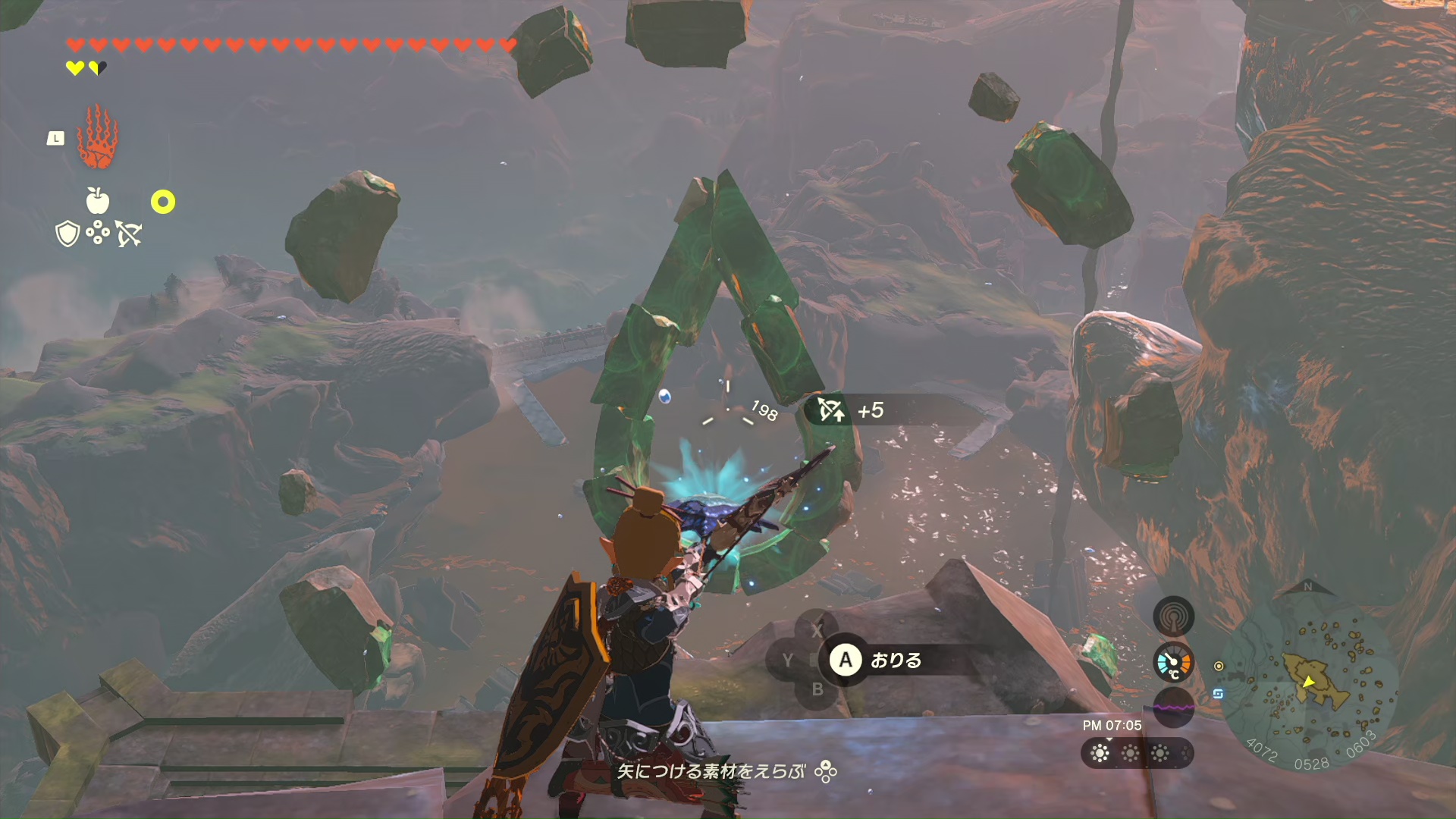Image resolution: width=1456 pixels, height=819 pixels.
Task: Click the purple sound wave gauge
Action: point(1173,707)
